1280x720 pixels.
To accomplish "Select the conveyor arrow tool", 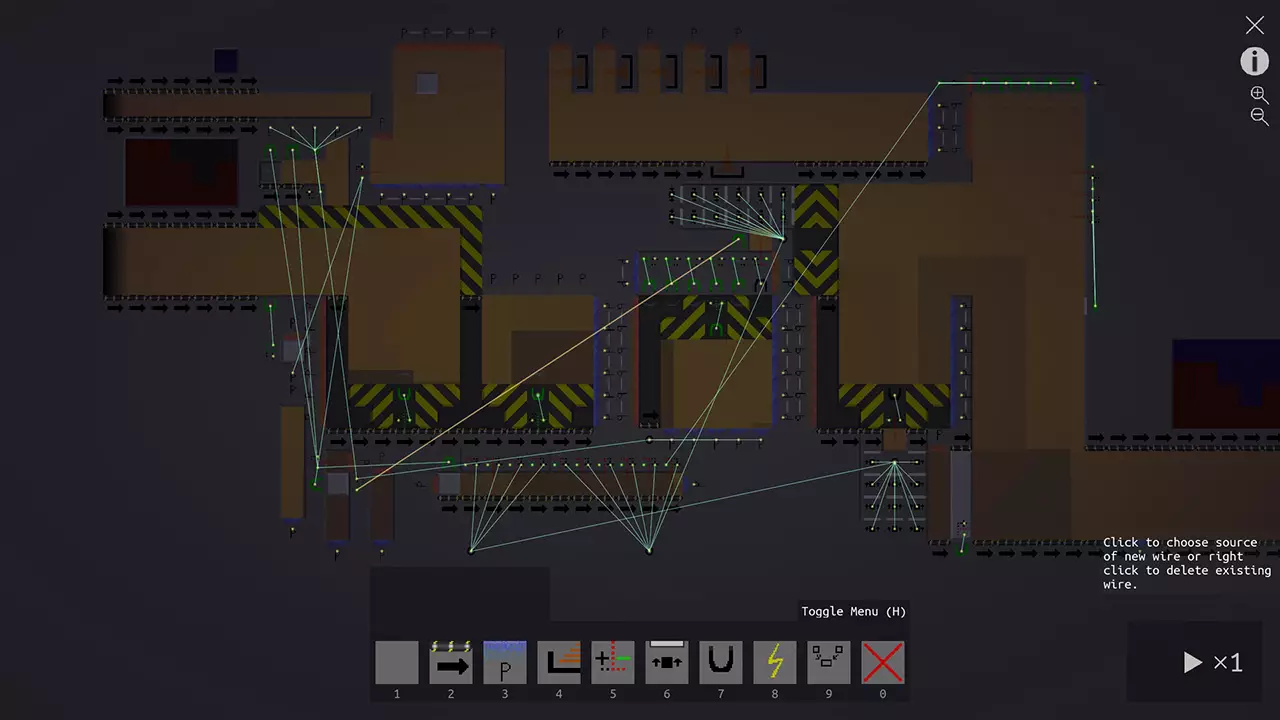I will [450, 661].
